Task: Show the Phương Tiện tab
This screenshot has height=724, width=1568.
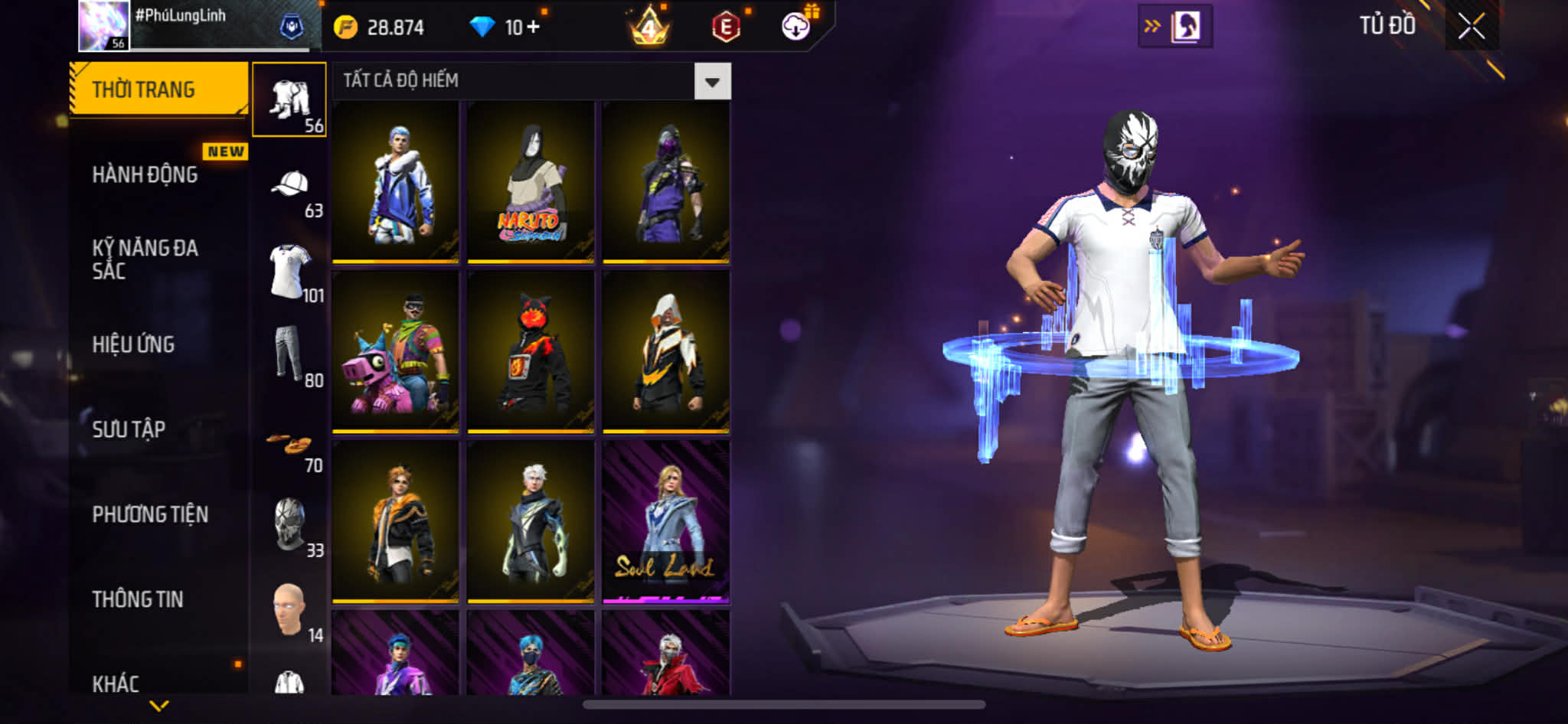Action: (150, 514)
